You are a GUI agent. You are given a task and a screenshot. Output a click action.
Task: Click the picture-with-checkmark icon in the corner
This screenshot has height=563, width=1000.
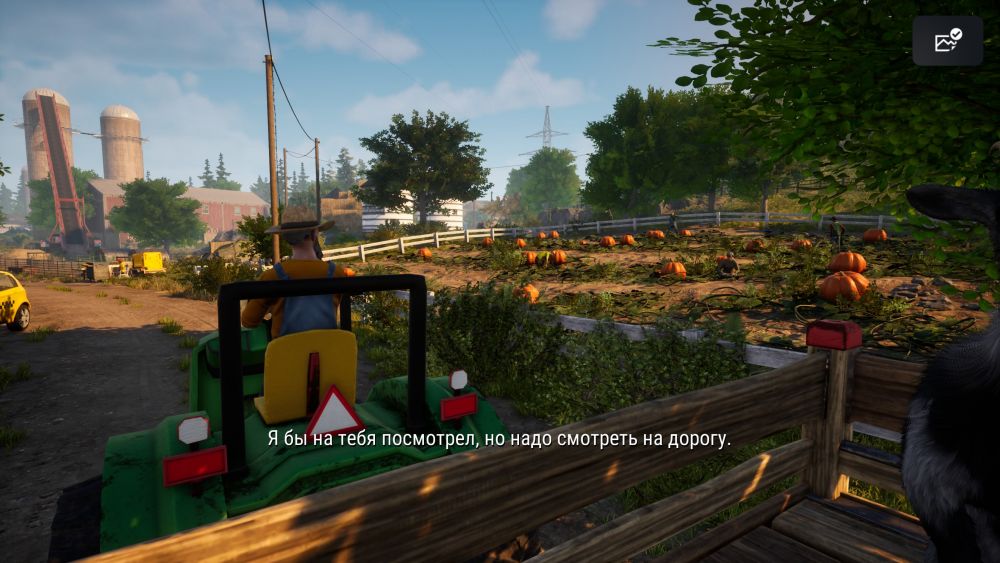click(x=947, y=41)
